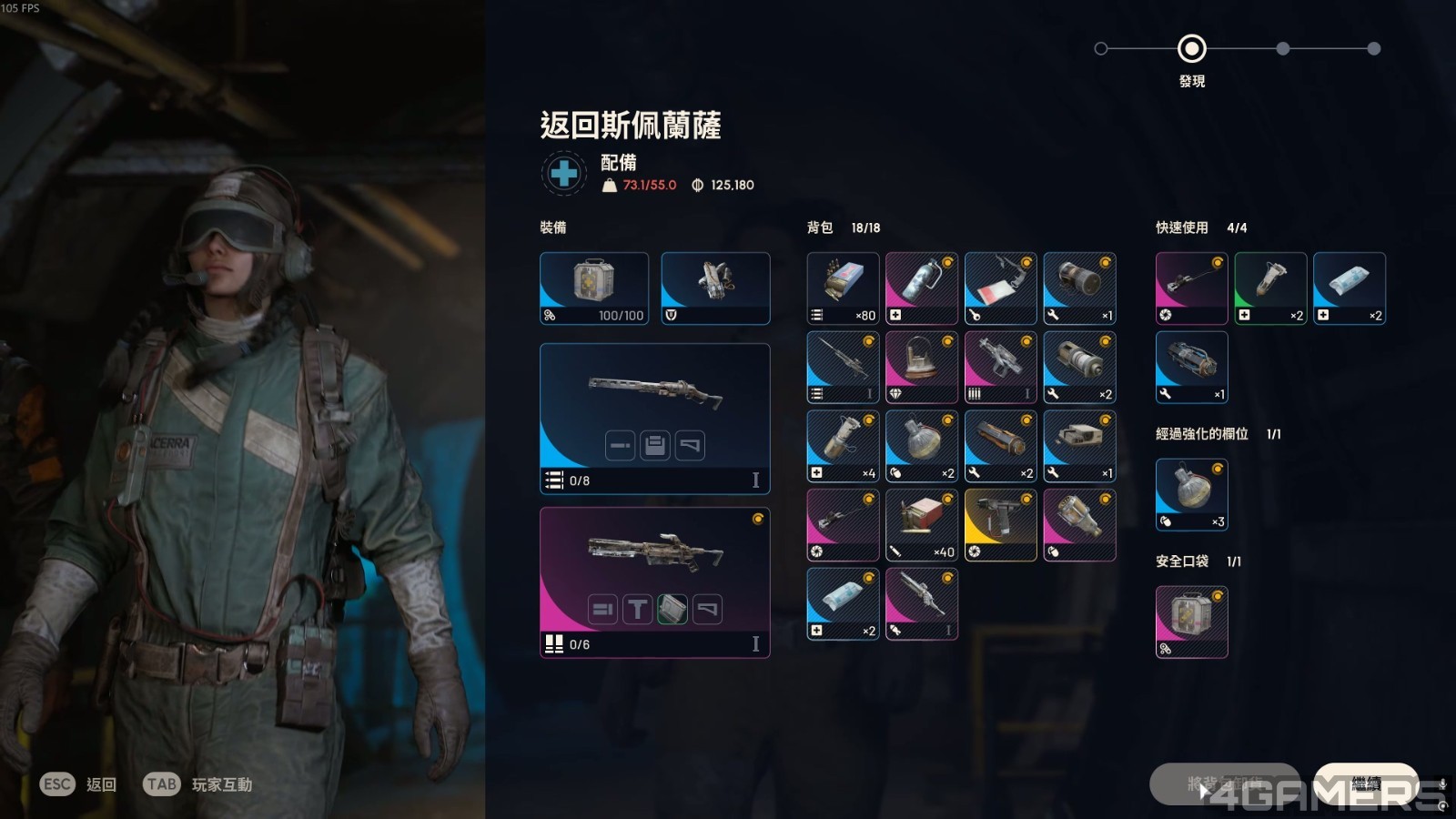1456x819 pixels.
Task: Select the blue cylinder device x1 quick-use slot
Action: coord(1192,367)
